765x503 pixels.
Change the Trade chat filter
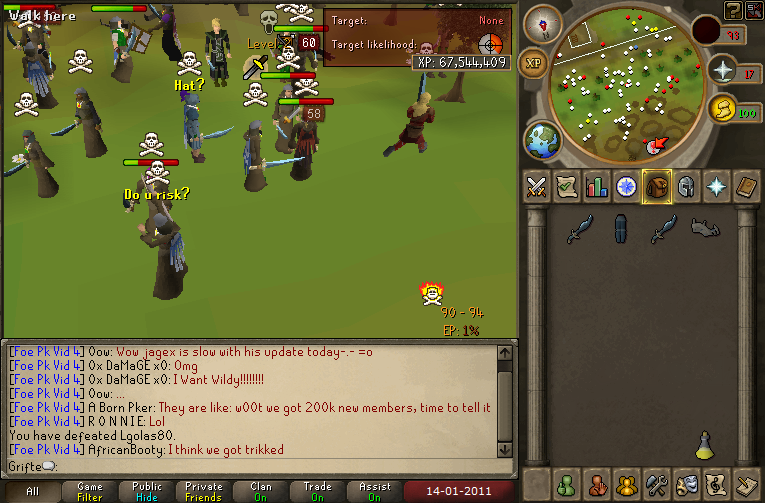click(x=318, y=492)
